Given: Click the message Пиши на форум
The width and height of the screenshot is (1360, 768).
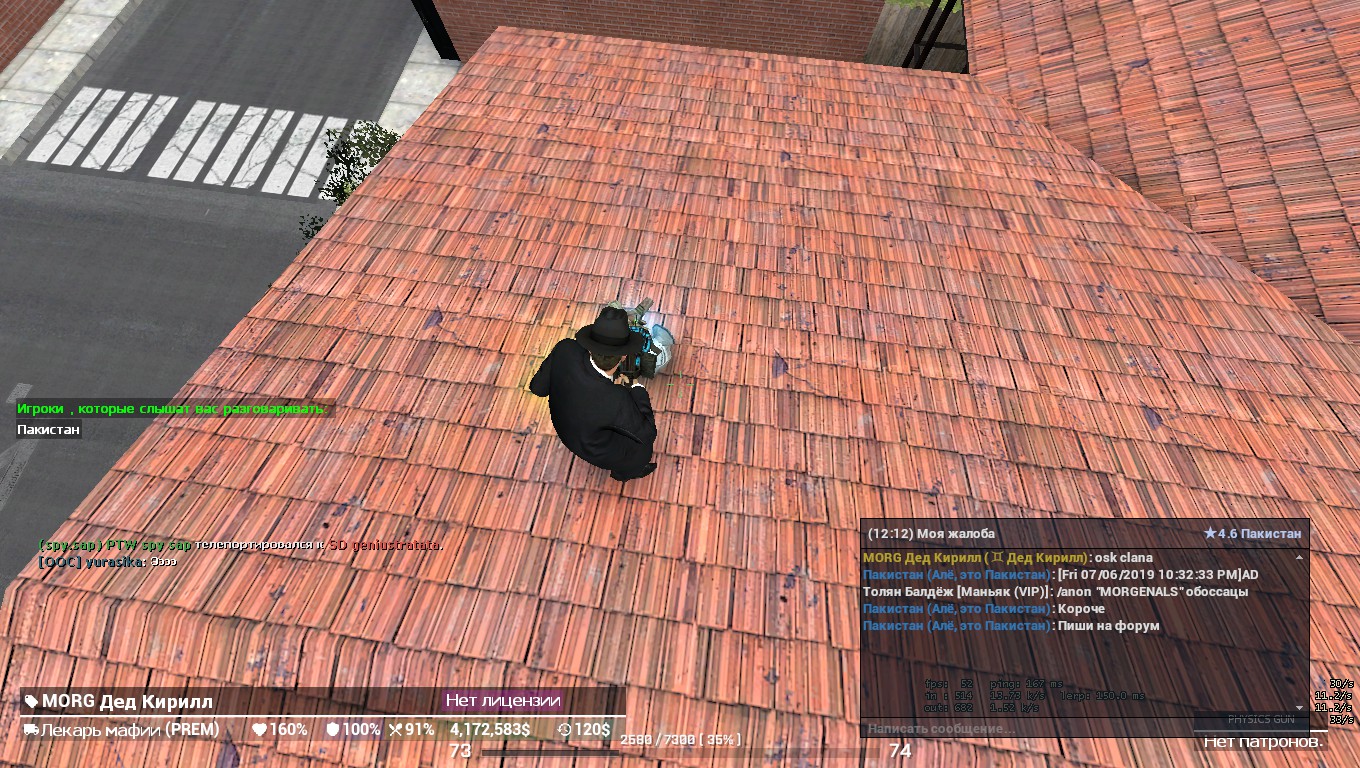Looking at the screenshot, I should point(1106,626).
